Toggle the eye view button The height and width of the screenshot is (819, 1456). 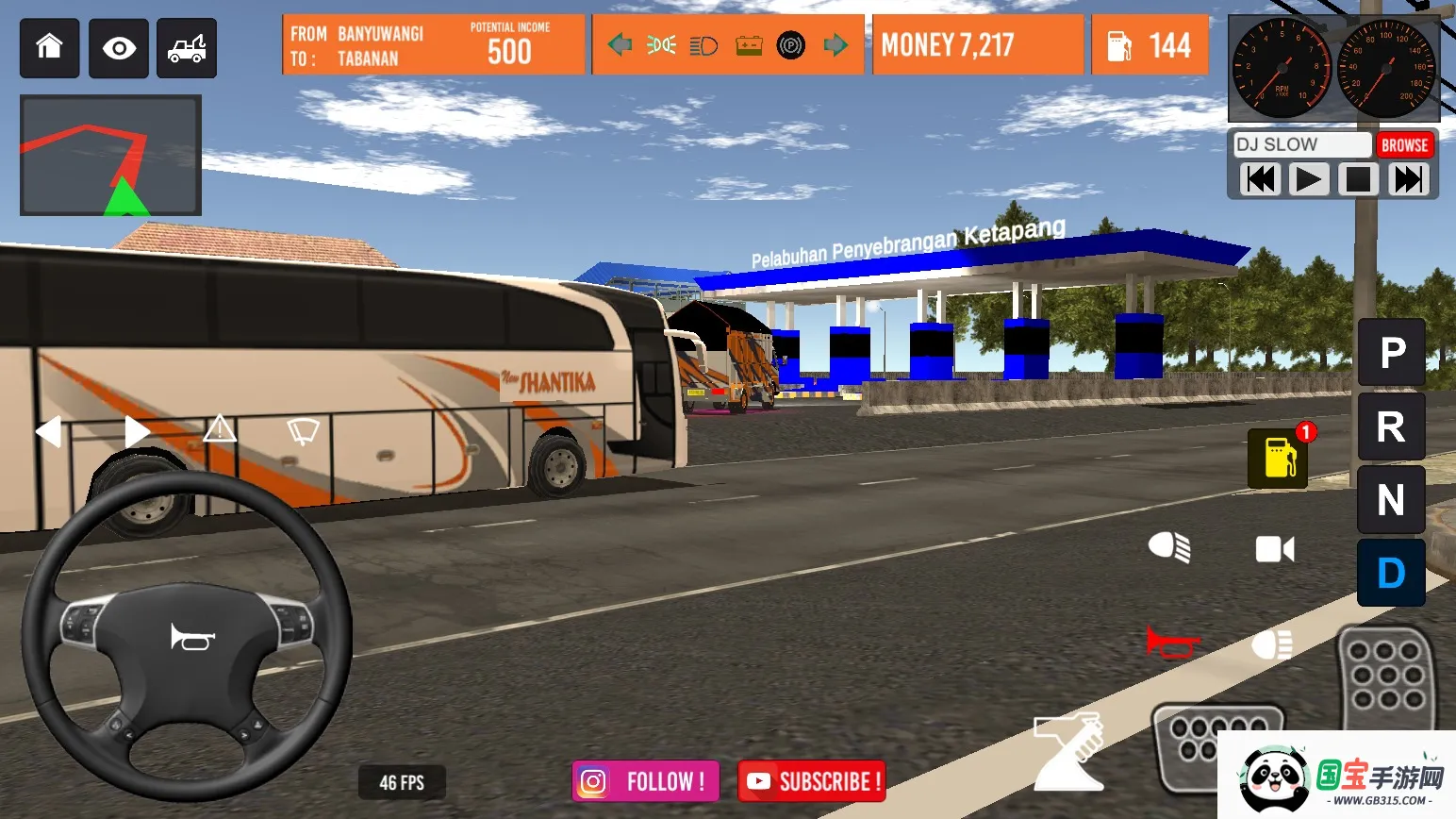(119, 48)
